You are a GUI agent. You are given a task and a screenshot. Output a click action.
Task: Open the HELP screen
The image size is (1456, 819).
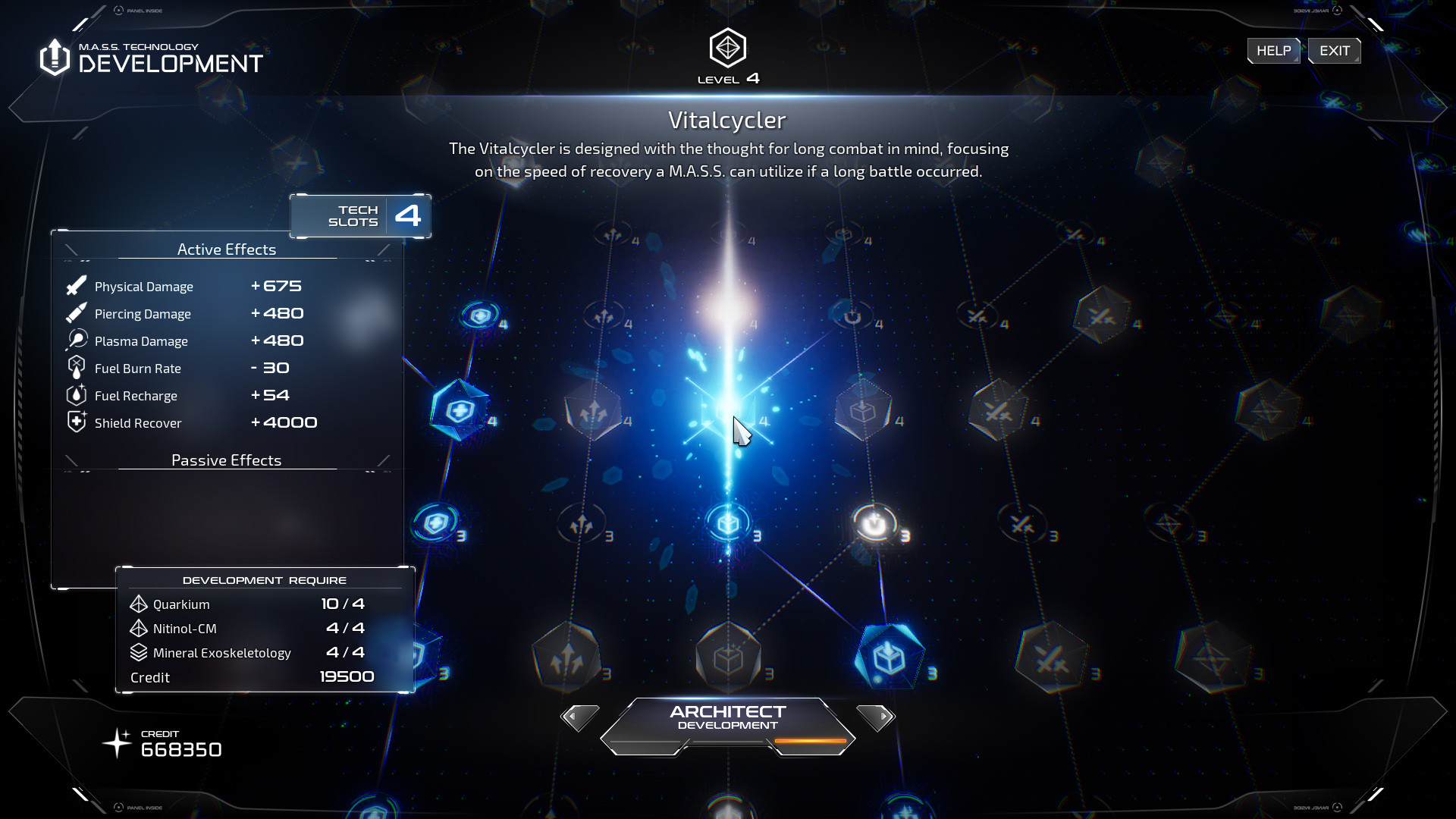point(1273,51)
